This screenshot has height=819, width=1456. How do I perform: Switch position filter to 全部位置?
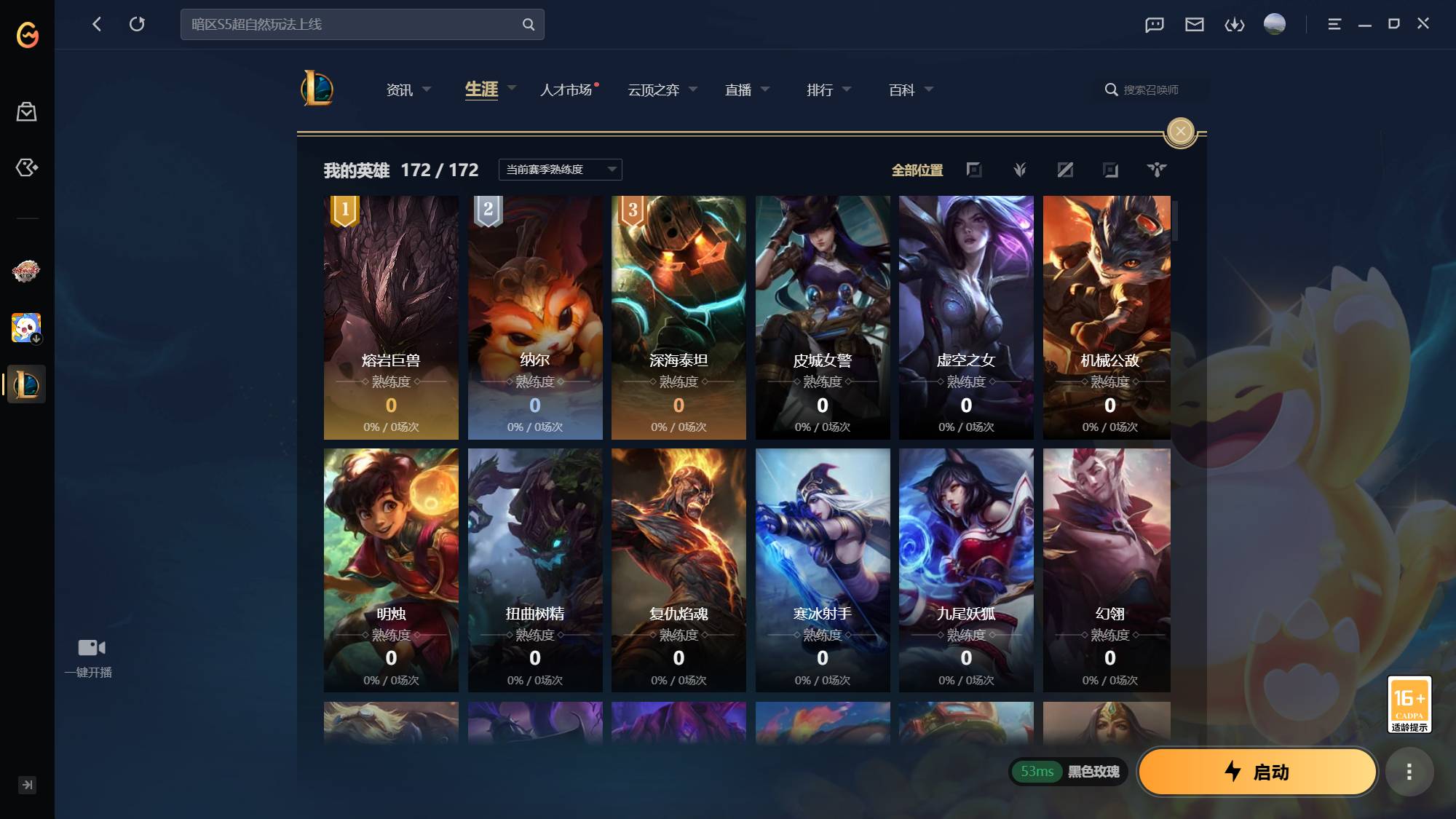point(918,170)
